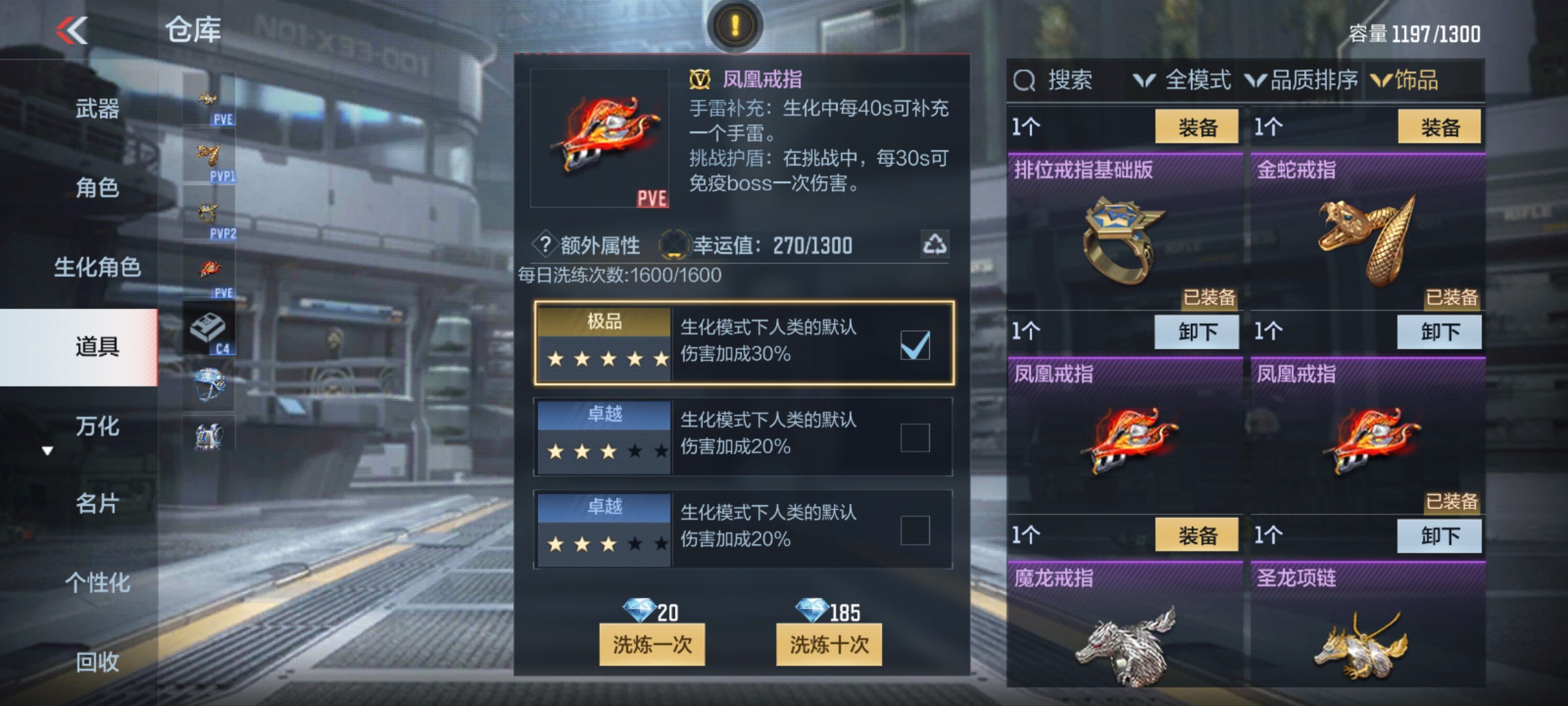Switch to the 生化角色 tab
1568x706 pixels.
(98, 268)
